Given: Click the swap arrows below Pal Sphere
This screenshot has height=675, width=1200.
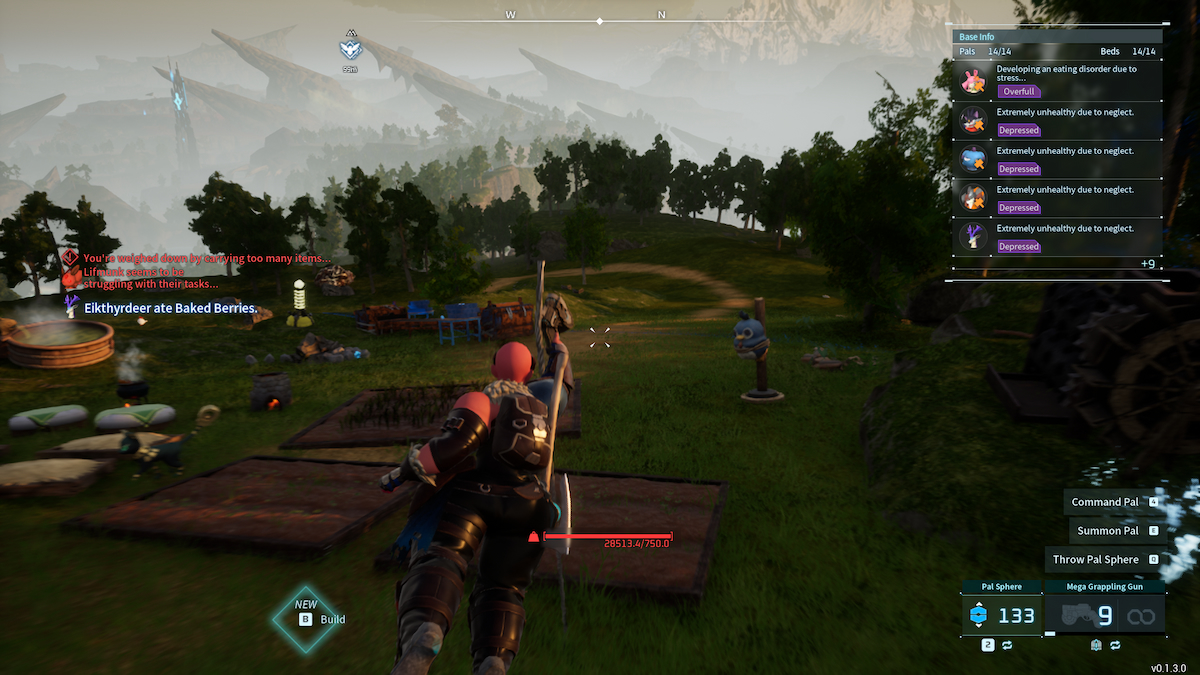Looking at the screenshot, I should 1007,646.
